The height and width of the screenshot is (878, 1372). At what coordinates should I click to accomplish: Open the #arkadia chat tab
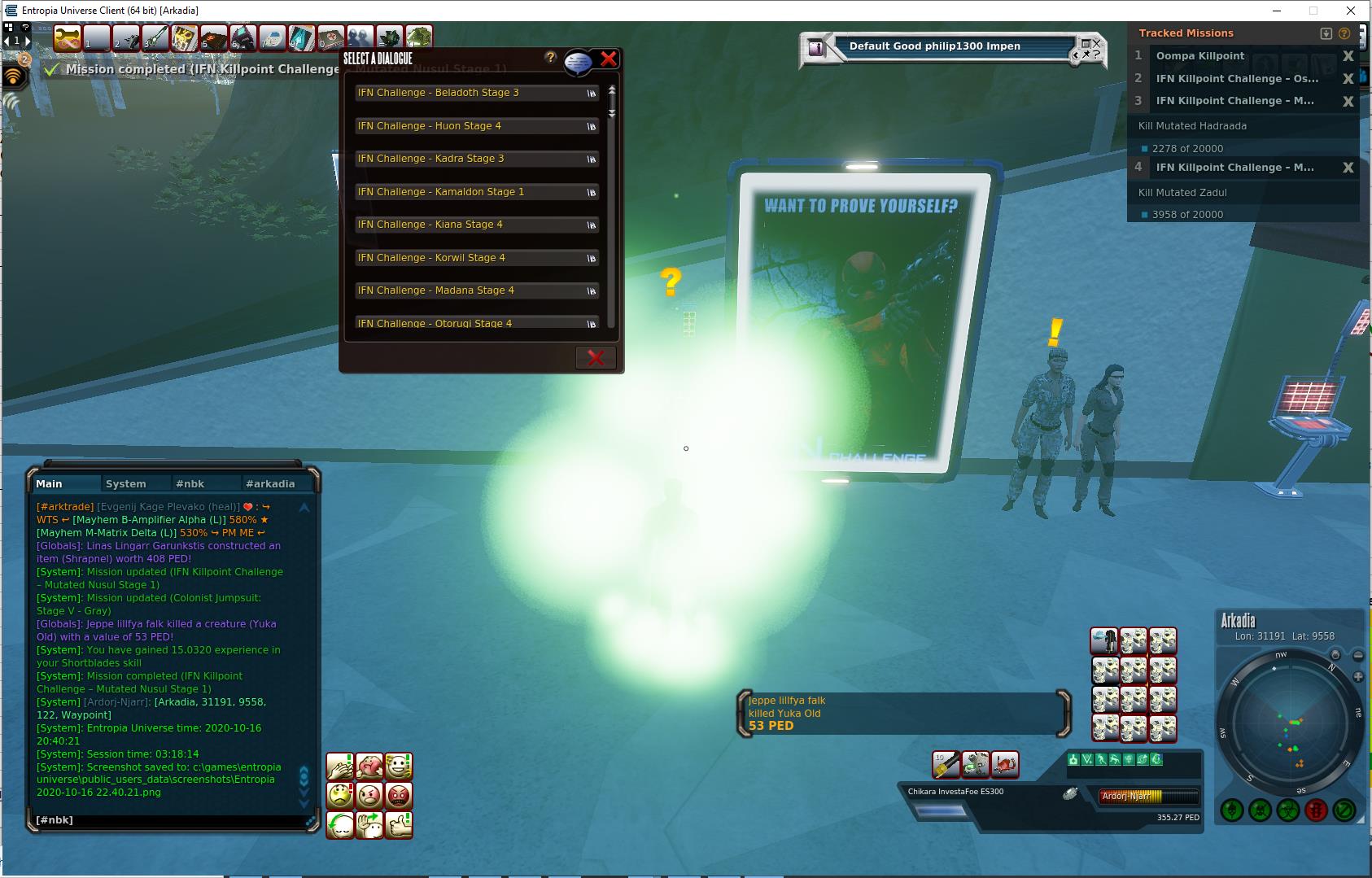coord(270,483)
